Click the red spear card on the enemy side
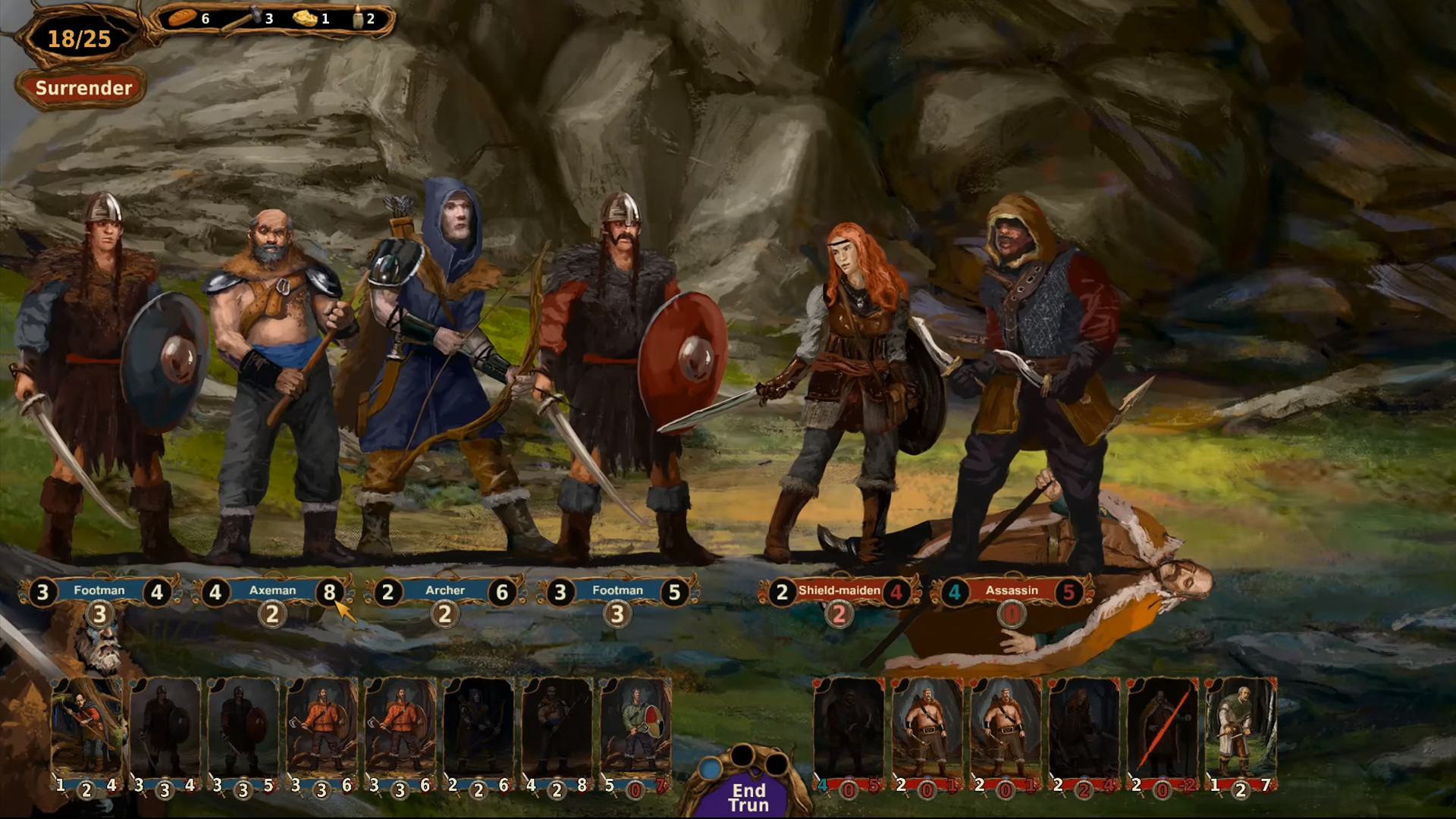1456x819 pixels. click(x=1162, y=732)
